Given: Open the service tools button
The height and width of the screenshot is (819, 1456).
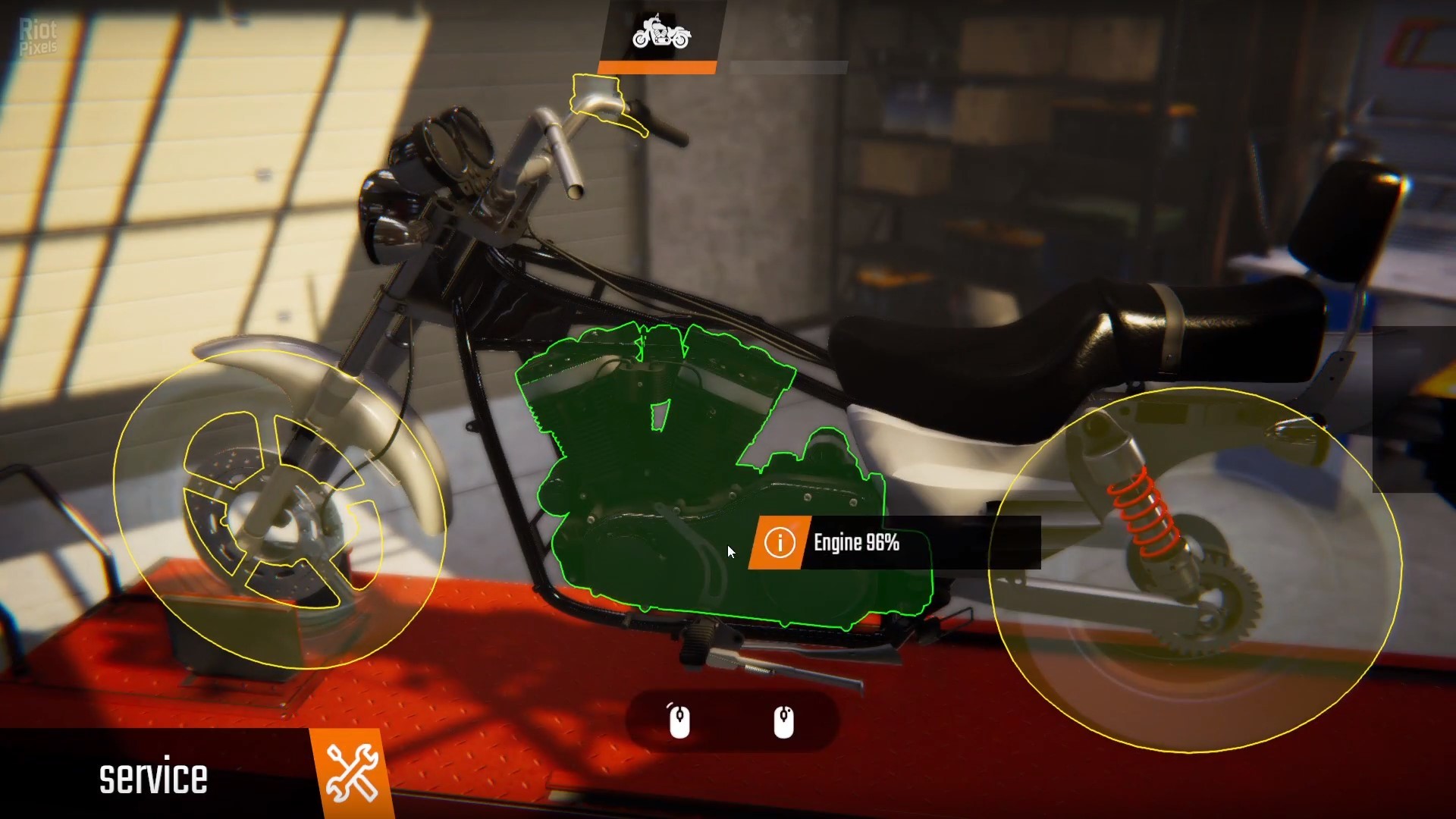Looking at the screenshot, I should tap(352, 773).
